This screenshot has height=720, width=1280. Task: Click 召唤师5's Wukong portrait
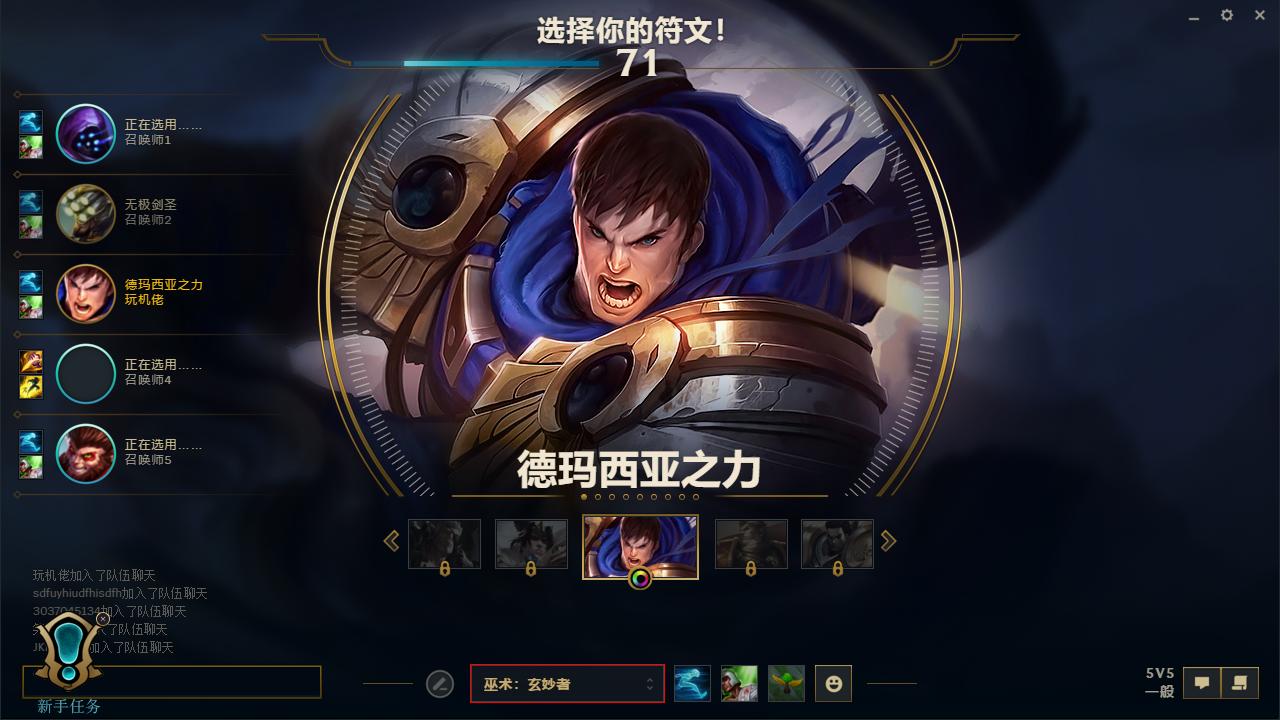pyautogui.click(x=86, y=454)
